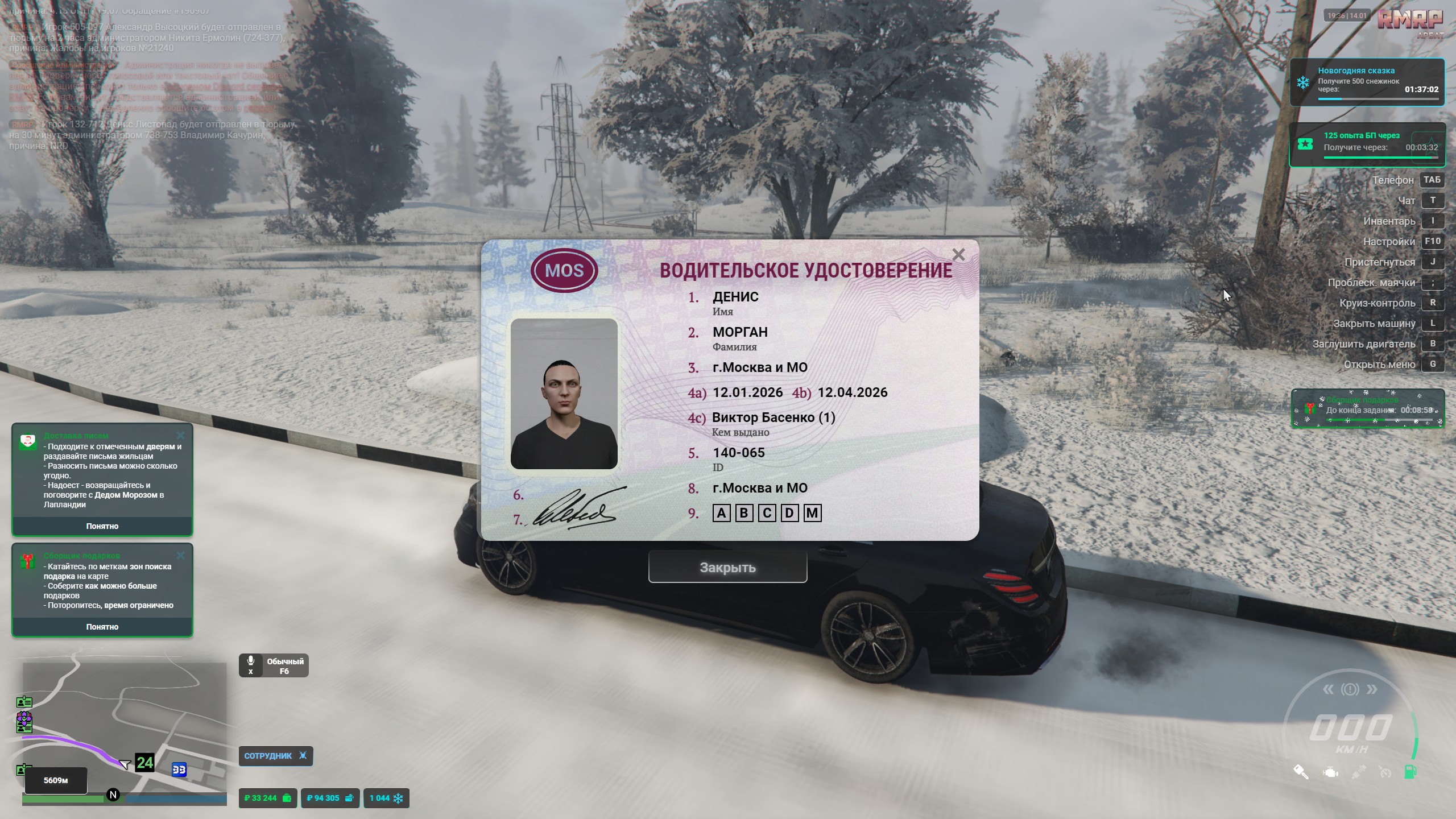Click the bank card icon next to ₽ 94 305
Viewport: 1456px width, 819px height.
[x=349, y=798]
